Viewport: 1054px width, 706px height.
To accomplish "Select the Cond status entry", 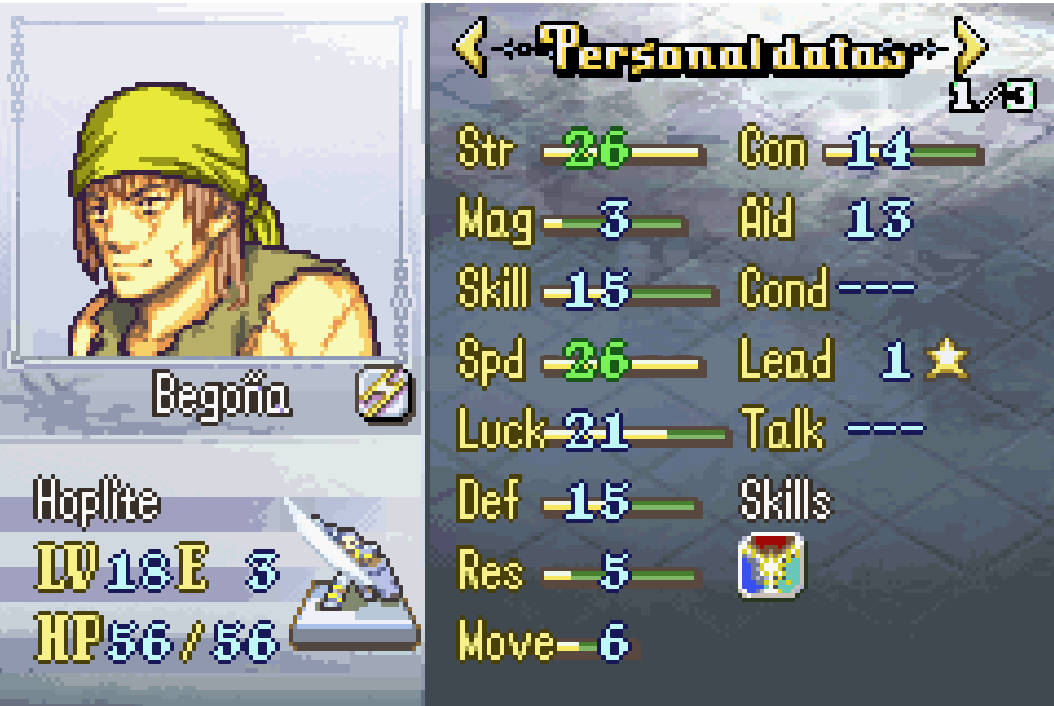I will [x=827, y=290].
